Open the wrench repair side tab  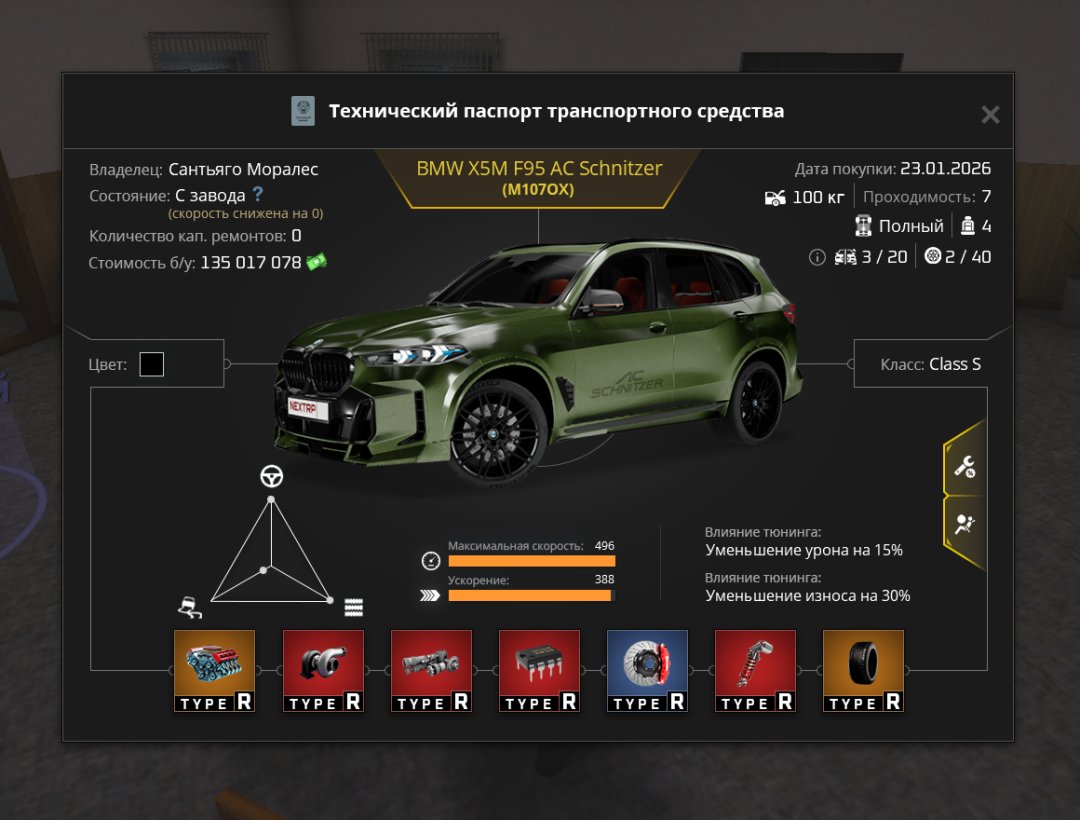pos(965,466)
